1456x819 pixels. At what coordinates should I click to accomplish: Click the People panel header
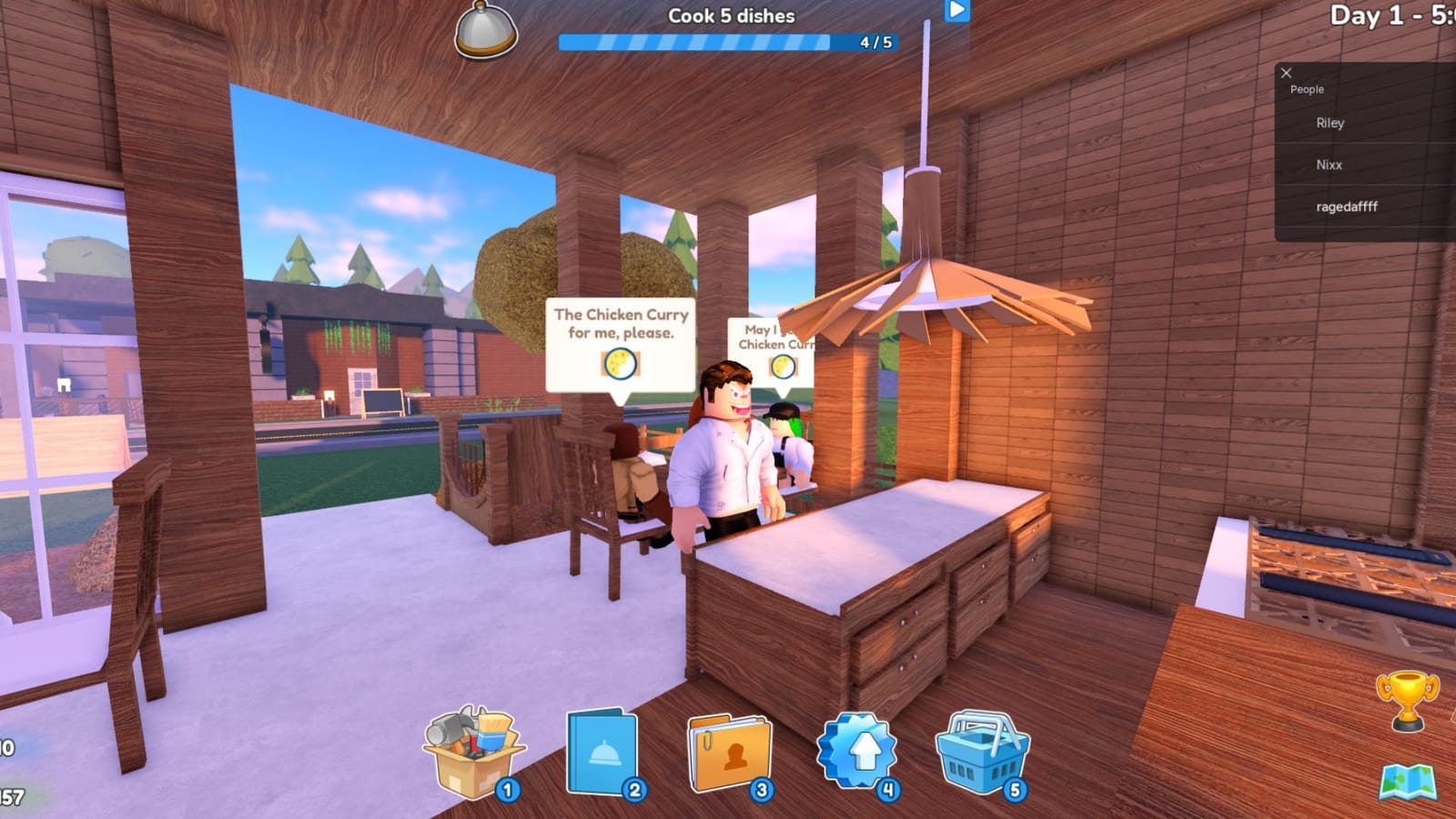point(1307,89)
